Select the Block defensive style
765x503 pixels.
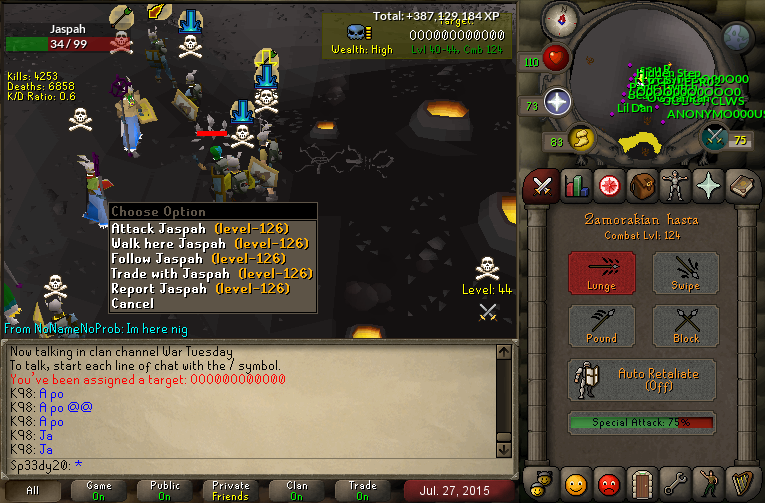pos(685,326)
